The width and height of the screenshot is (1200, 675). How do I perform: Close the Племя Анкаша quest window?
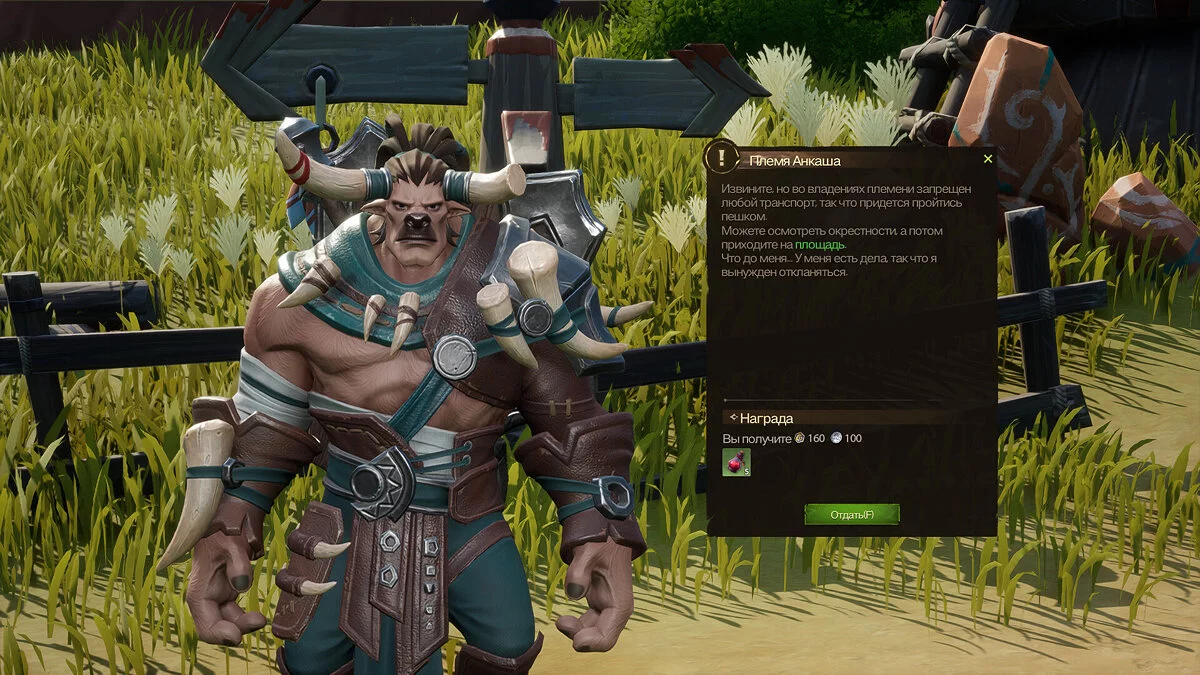pos(988,159)
